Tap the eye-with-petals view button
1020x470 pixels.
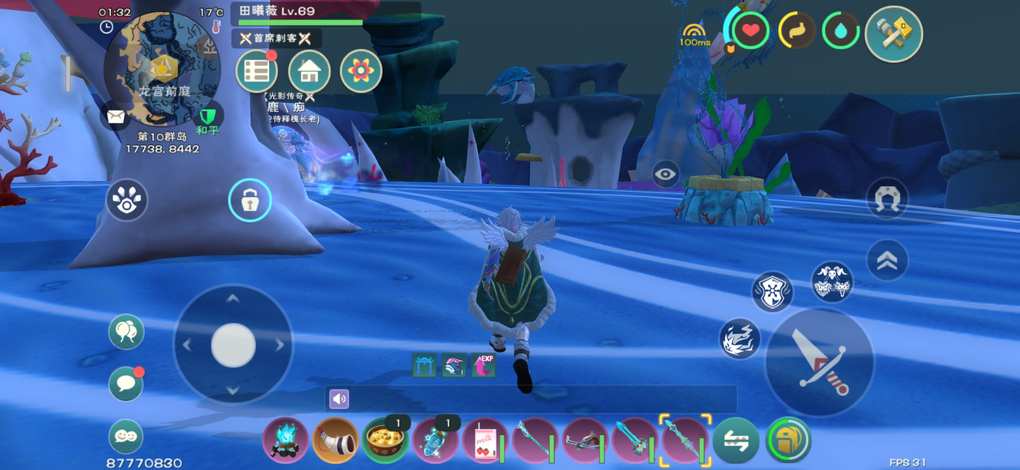click(126, 200)
